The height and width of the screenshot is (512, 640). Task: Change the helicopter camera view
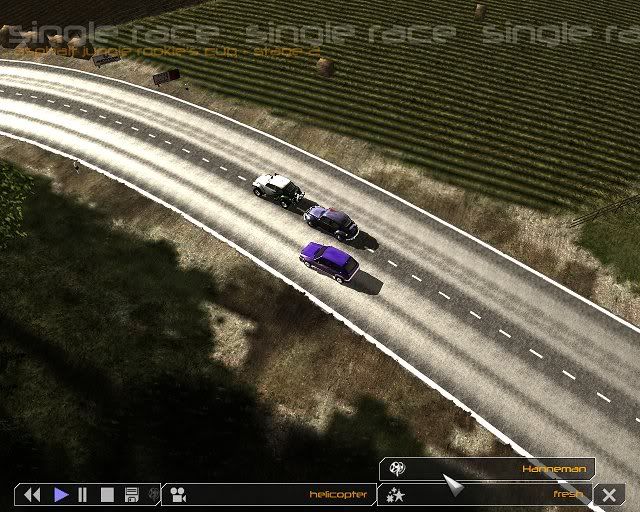(270, 494)
